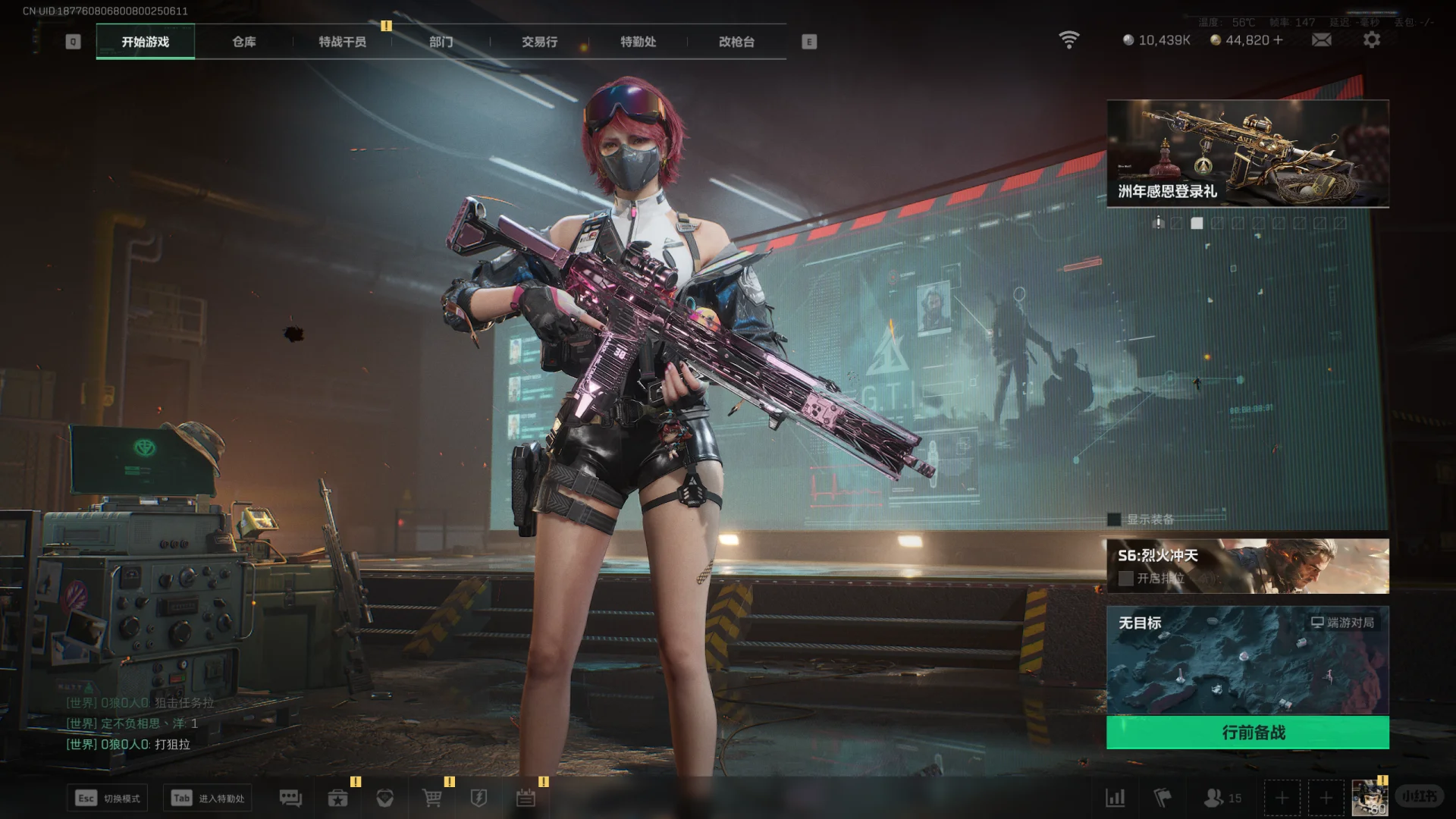Open the gear settings menu
Viewport: 1456px width, 819px height.
(x=1372, y=39)
